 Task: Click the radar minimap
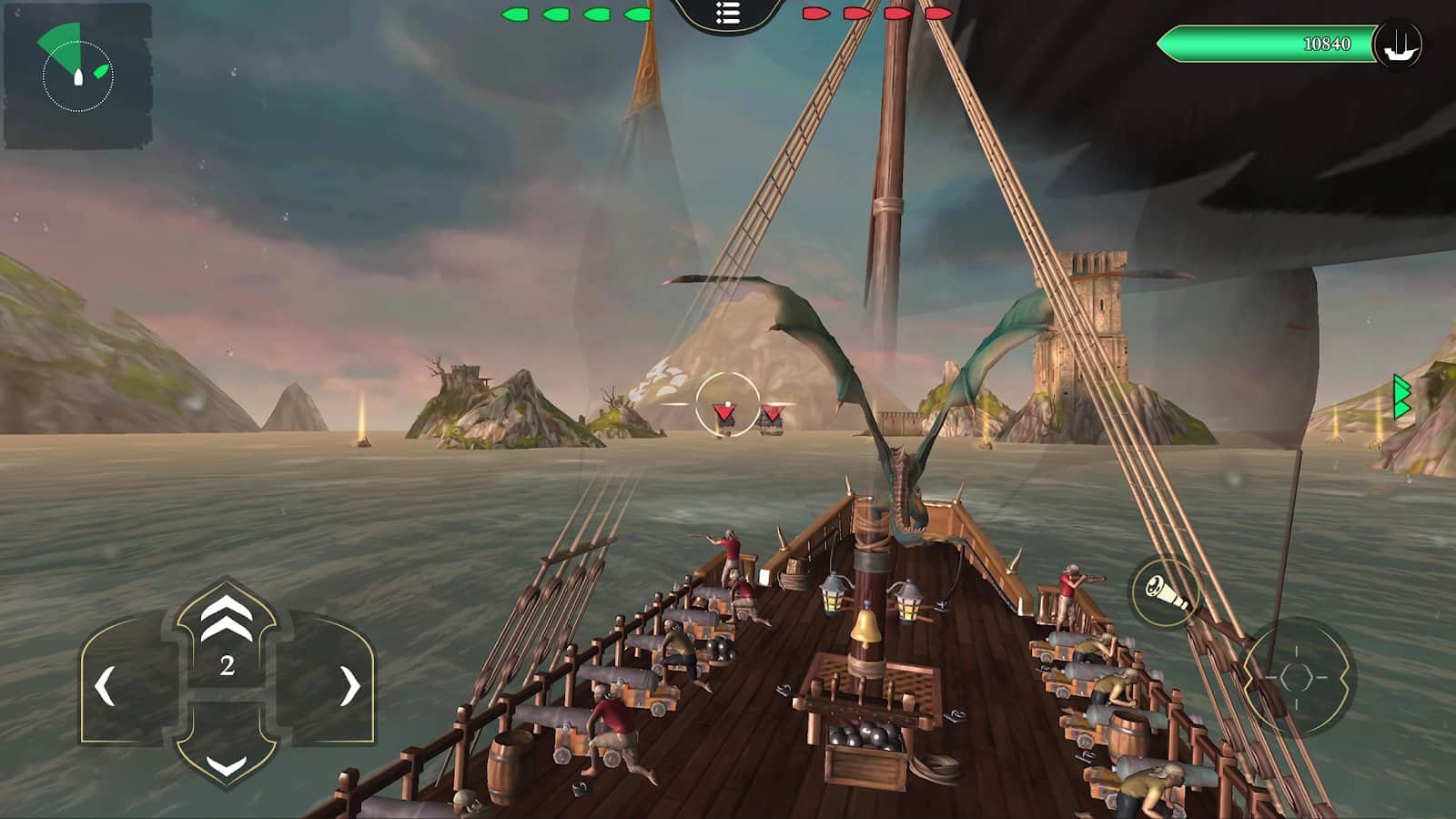(77, 76)
